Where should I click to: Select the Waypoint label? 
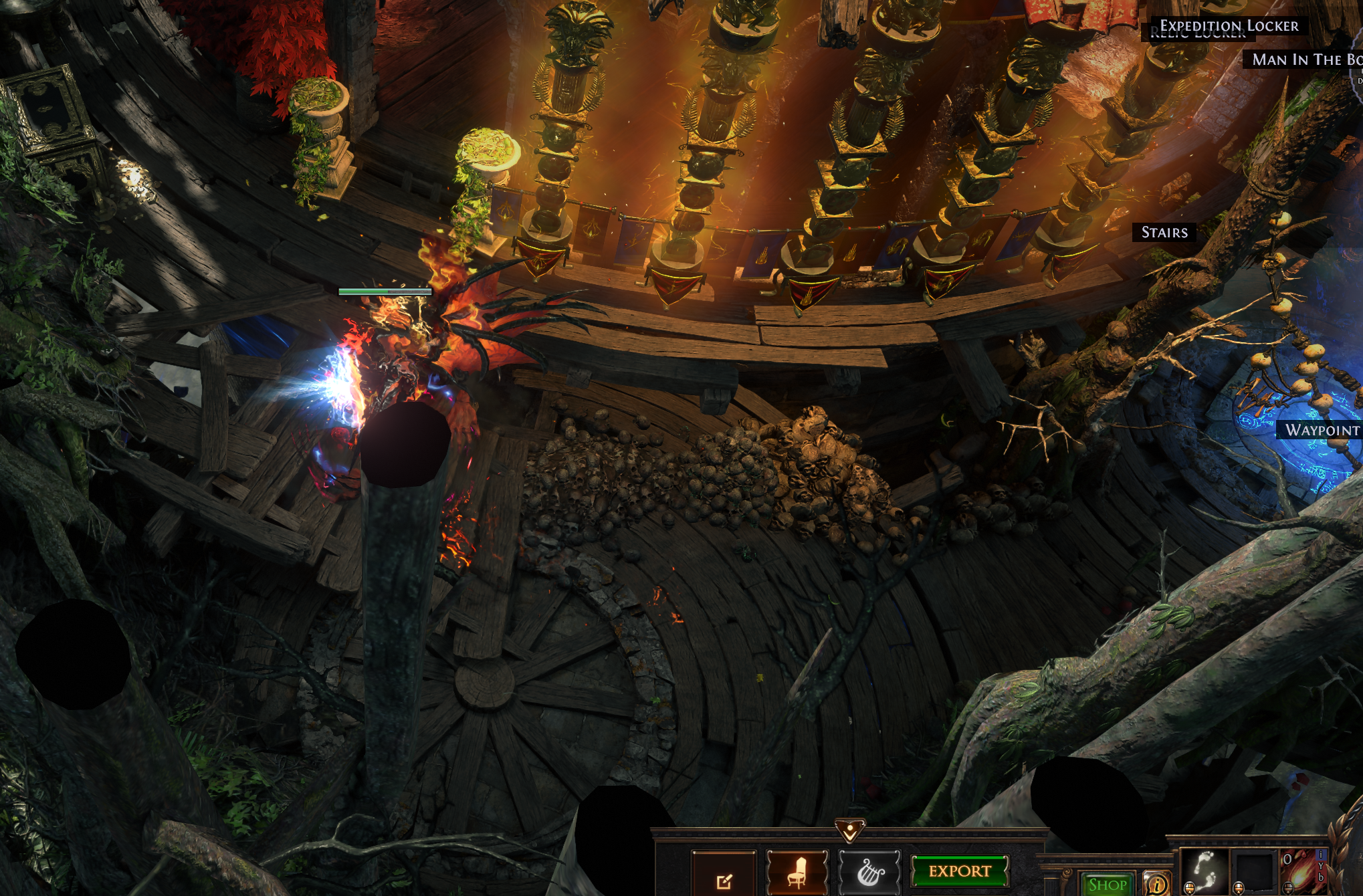tap(1322, 430)
